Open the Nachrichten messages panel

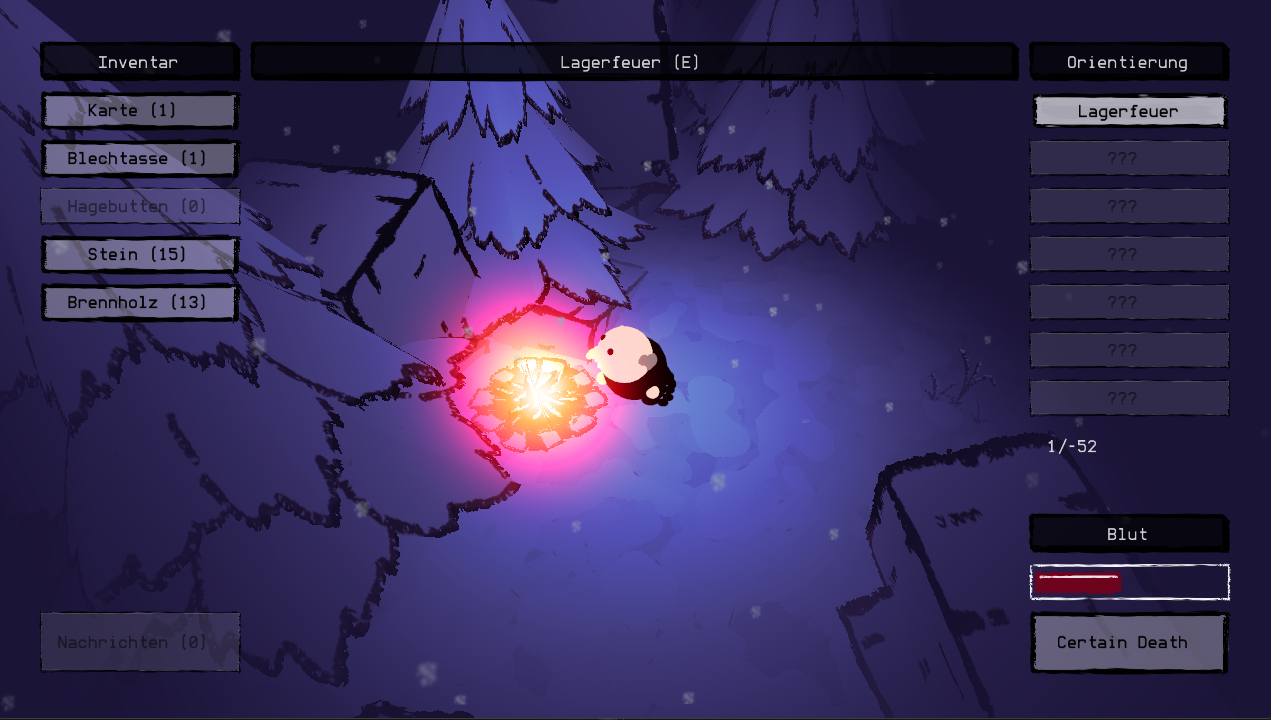point(139,642)
